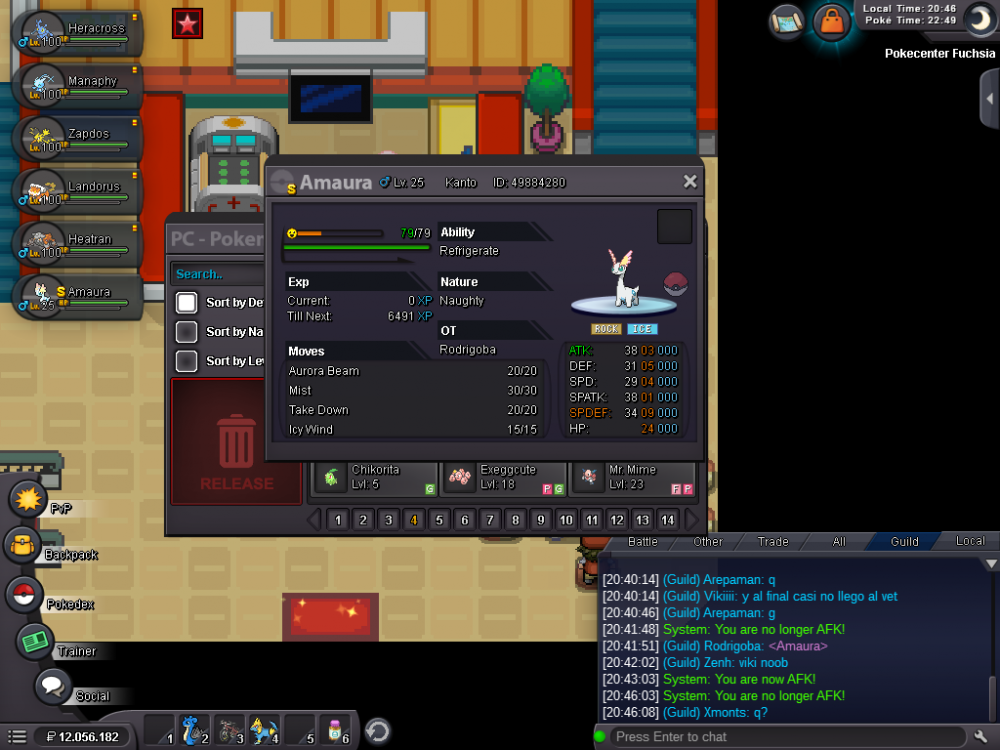The width and height of the screenshot is (1000, 750).
Task: Close the Amaura summary window
Action: [x=690, y=182]
